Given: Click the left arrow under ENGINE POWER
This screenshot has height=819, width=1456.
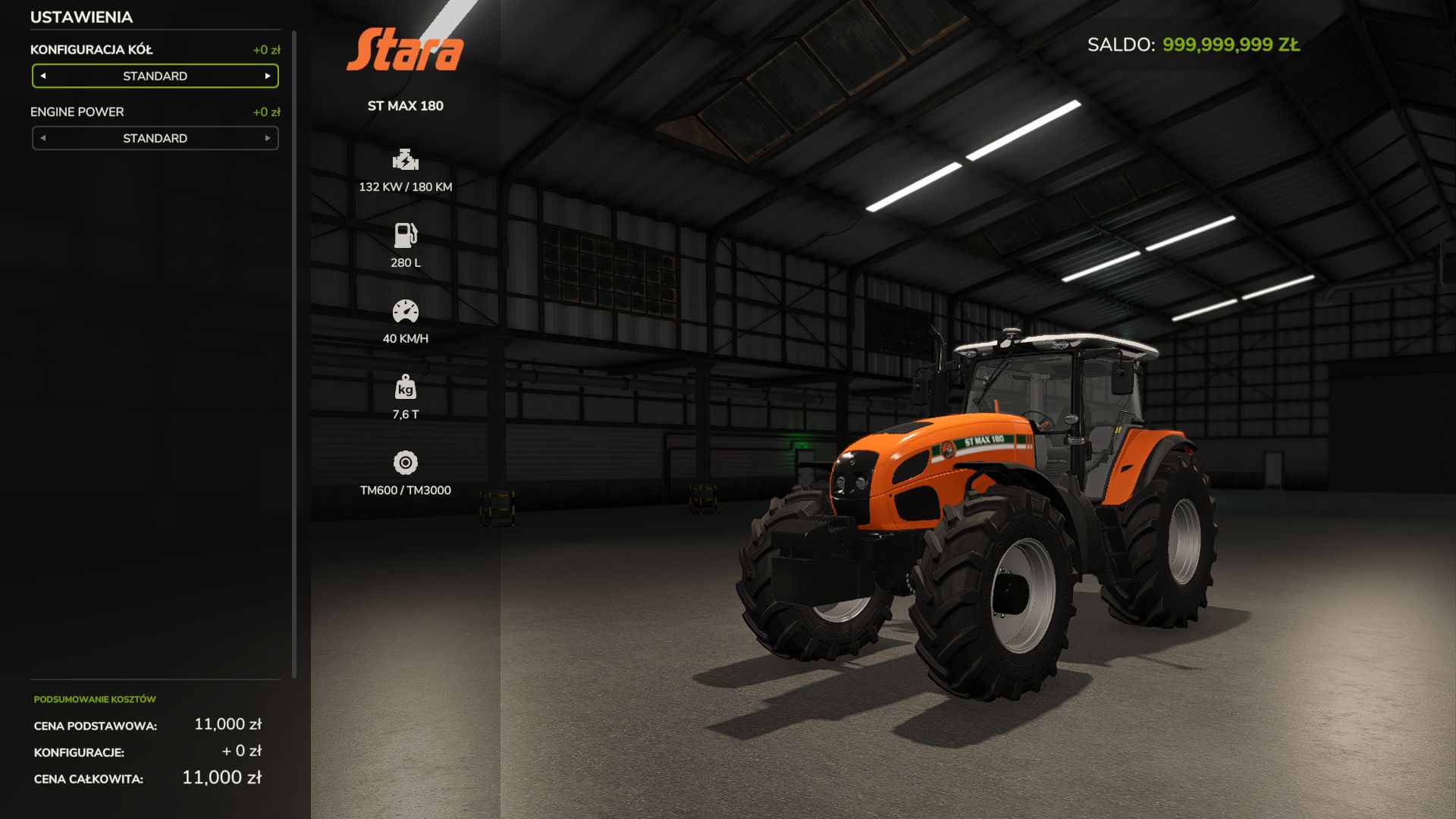Looking at the screenshot, I should click(x=43, y=138).
